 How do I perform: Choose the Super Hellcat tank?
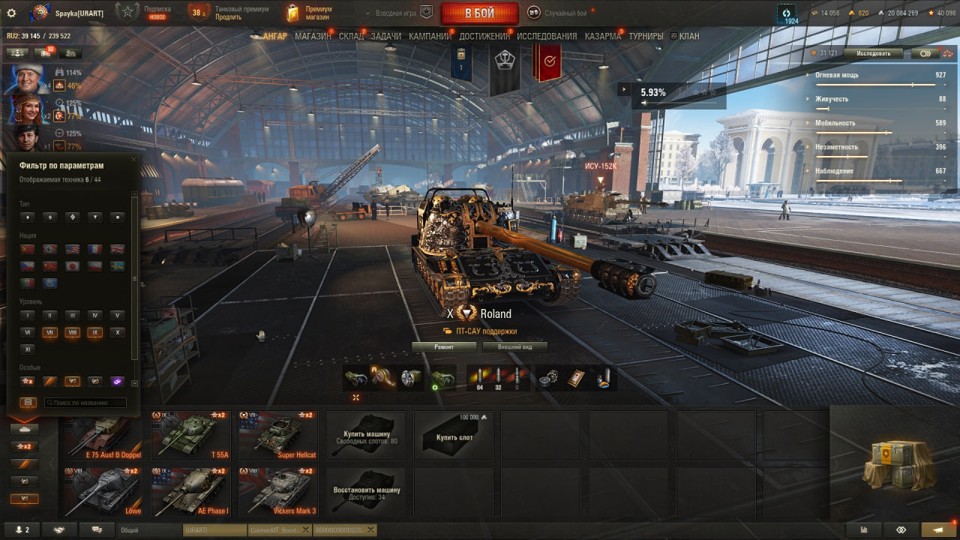click(279, 435)
